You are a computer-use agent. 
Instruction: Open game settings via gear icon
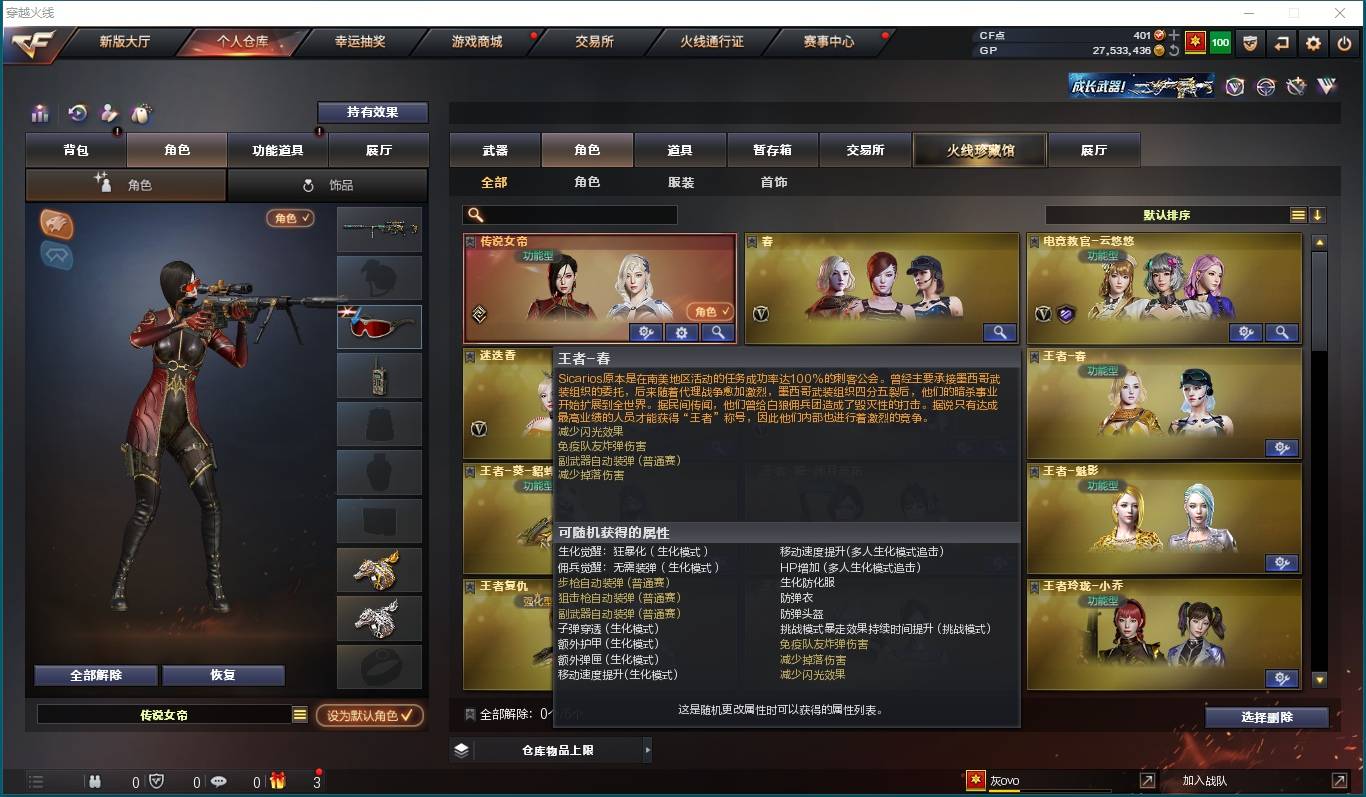[1313, 43]
